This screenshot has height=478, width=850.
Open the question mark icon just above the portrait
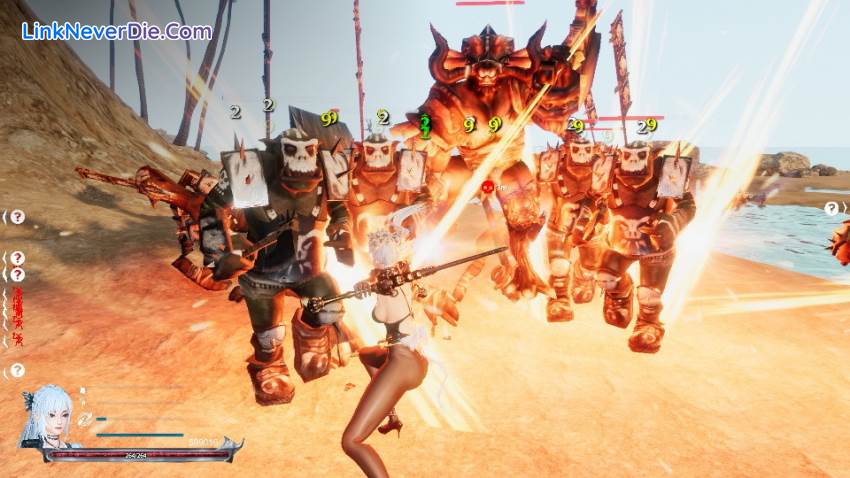tap(17, 371)
